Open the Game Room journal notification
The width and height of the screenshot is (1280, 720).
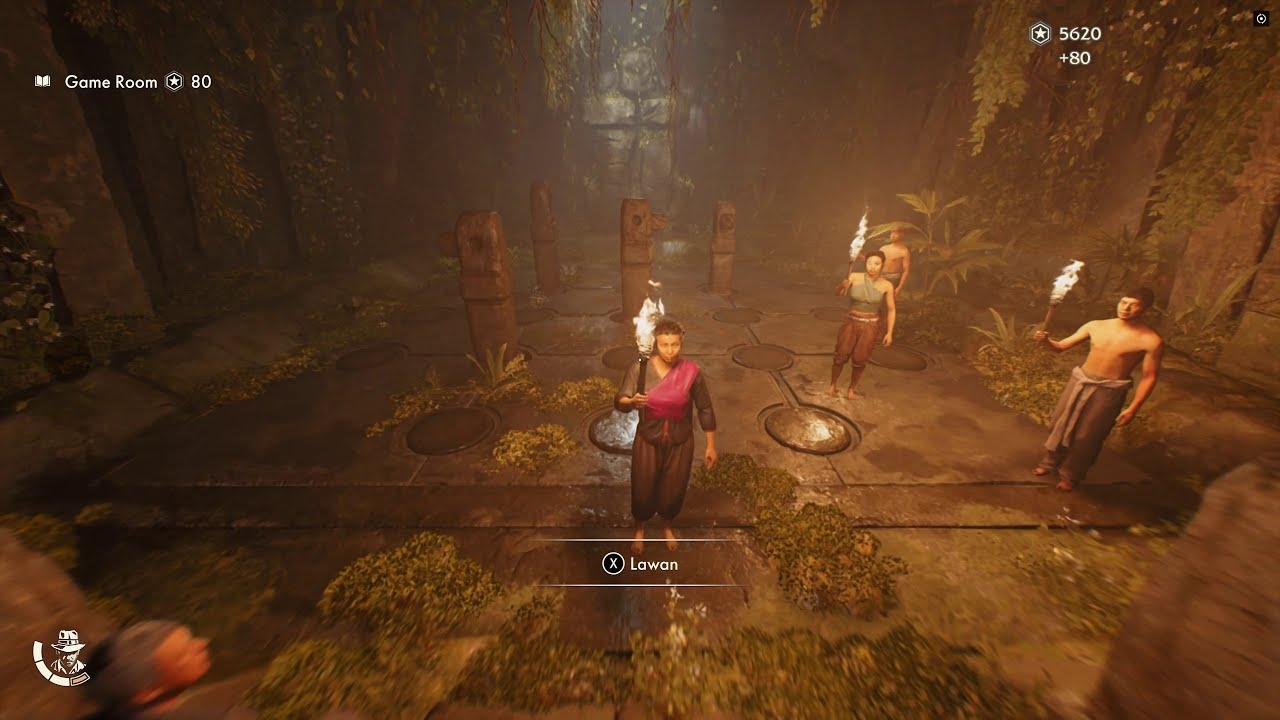coord(110,82)
